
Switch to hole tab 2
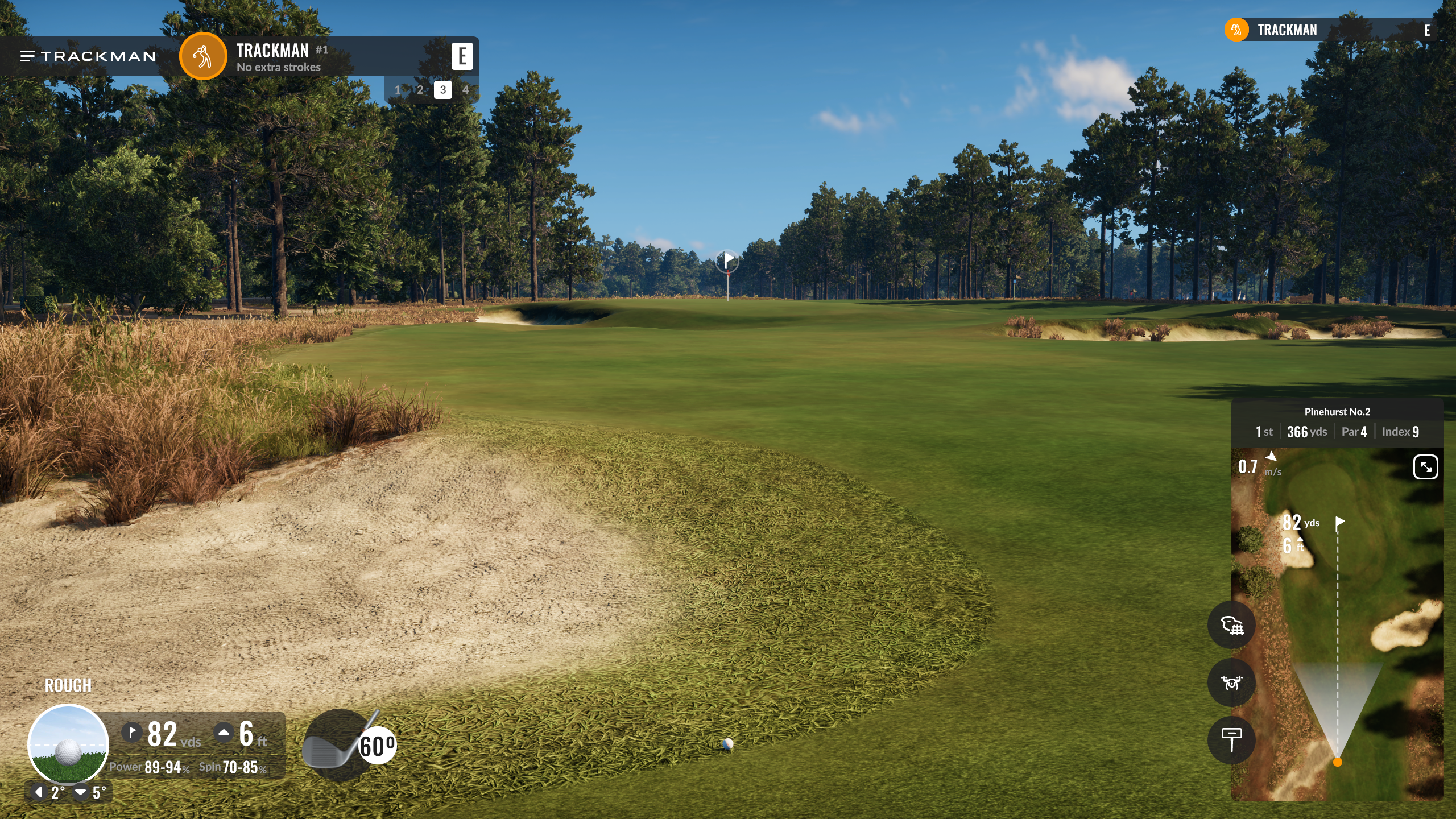point(420,90)
